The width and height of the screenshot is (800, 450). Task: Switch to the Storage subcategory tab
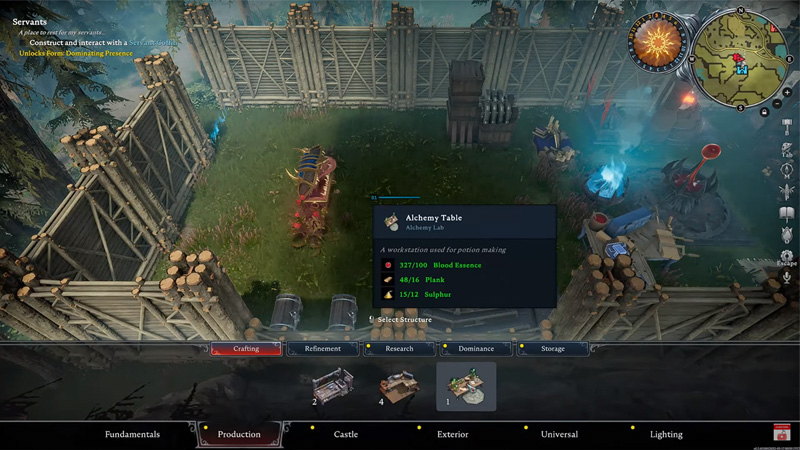pos(553,349)
